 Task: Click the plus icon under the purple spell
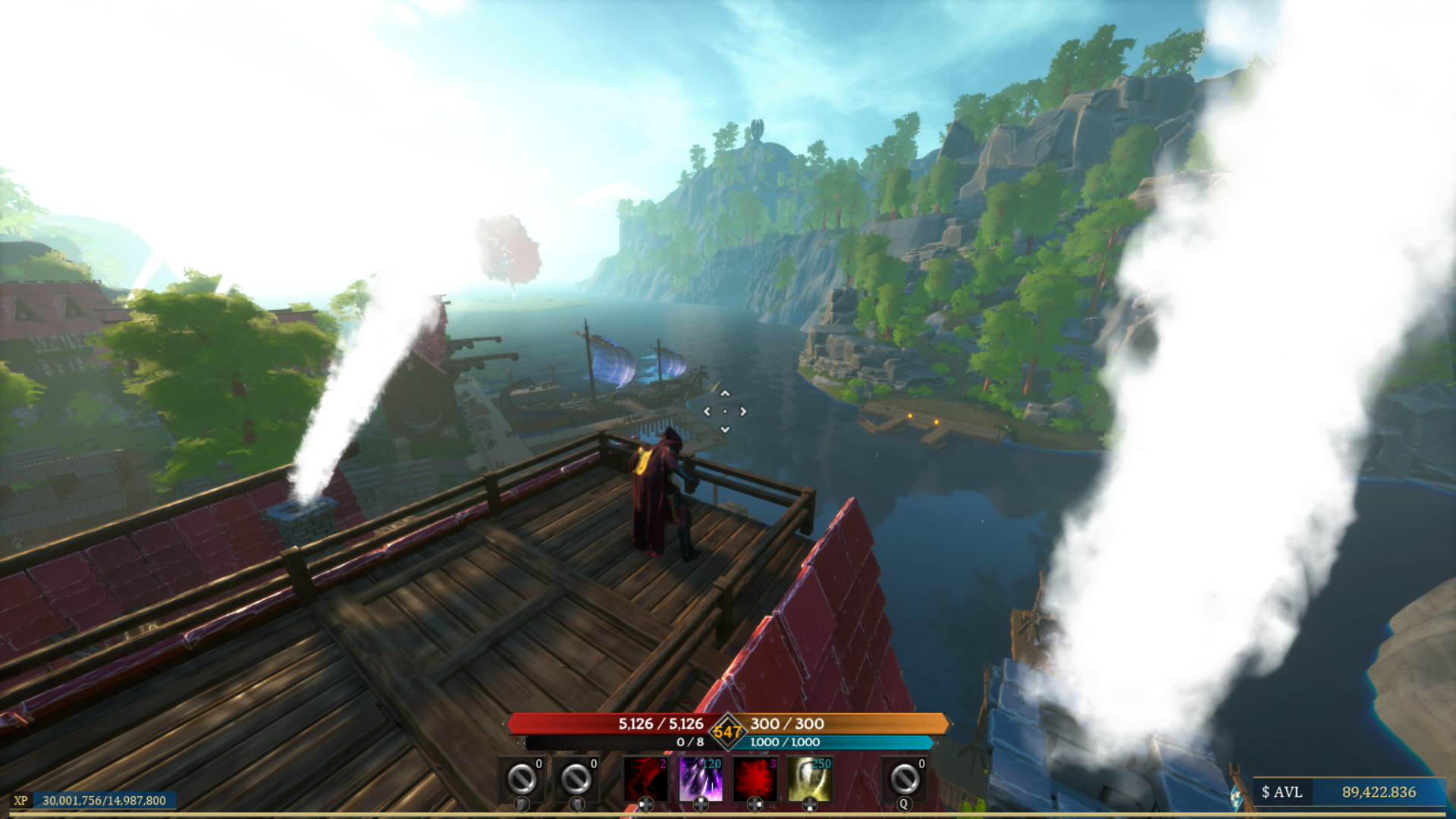point(701,805)
